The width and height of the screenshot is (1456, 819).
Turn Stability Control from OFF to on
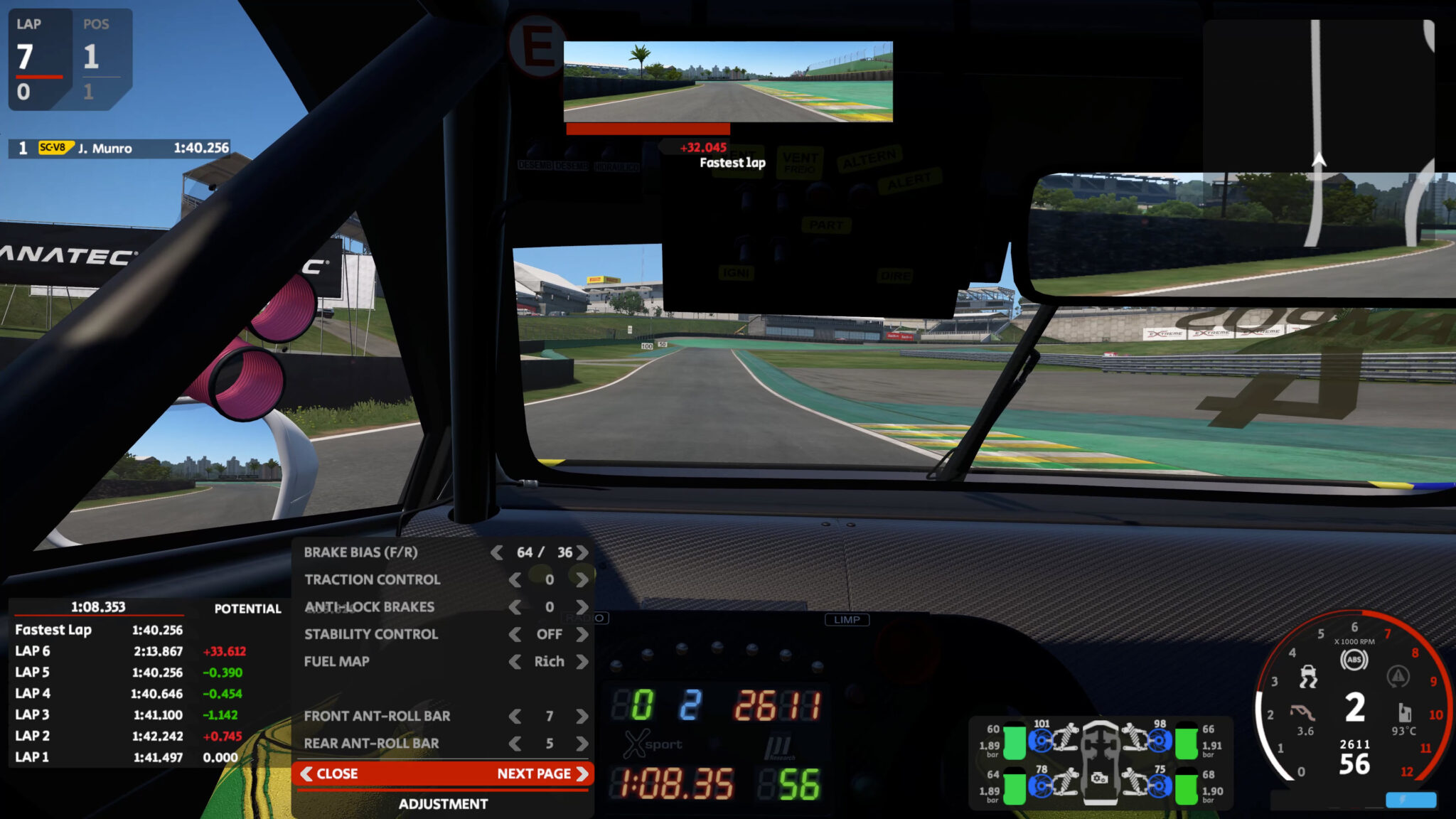click(582, 635)
